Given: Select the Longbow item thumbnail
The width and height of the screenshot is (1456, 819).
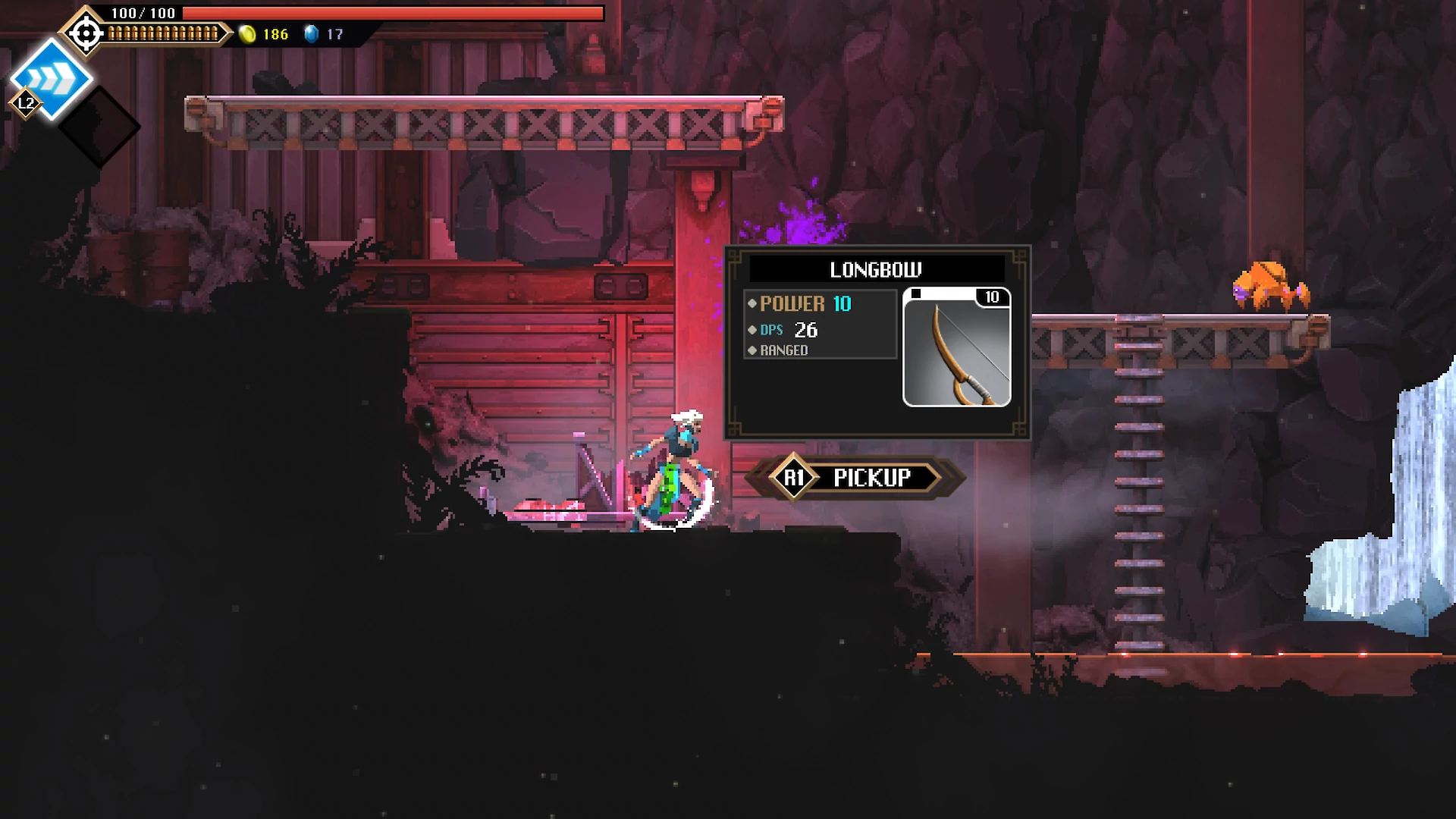Looking at the screenshot, I should pos(956,347).
